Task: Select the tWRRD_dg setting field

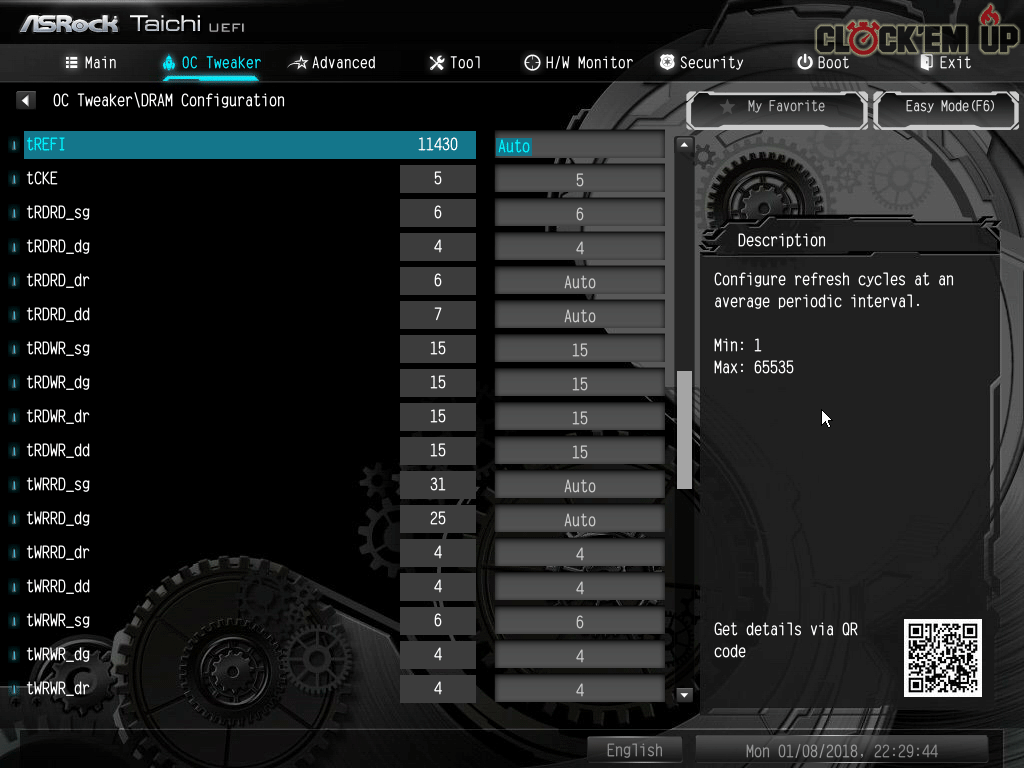Action: pos(580,520)
